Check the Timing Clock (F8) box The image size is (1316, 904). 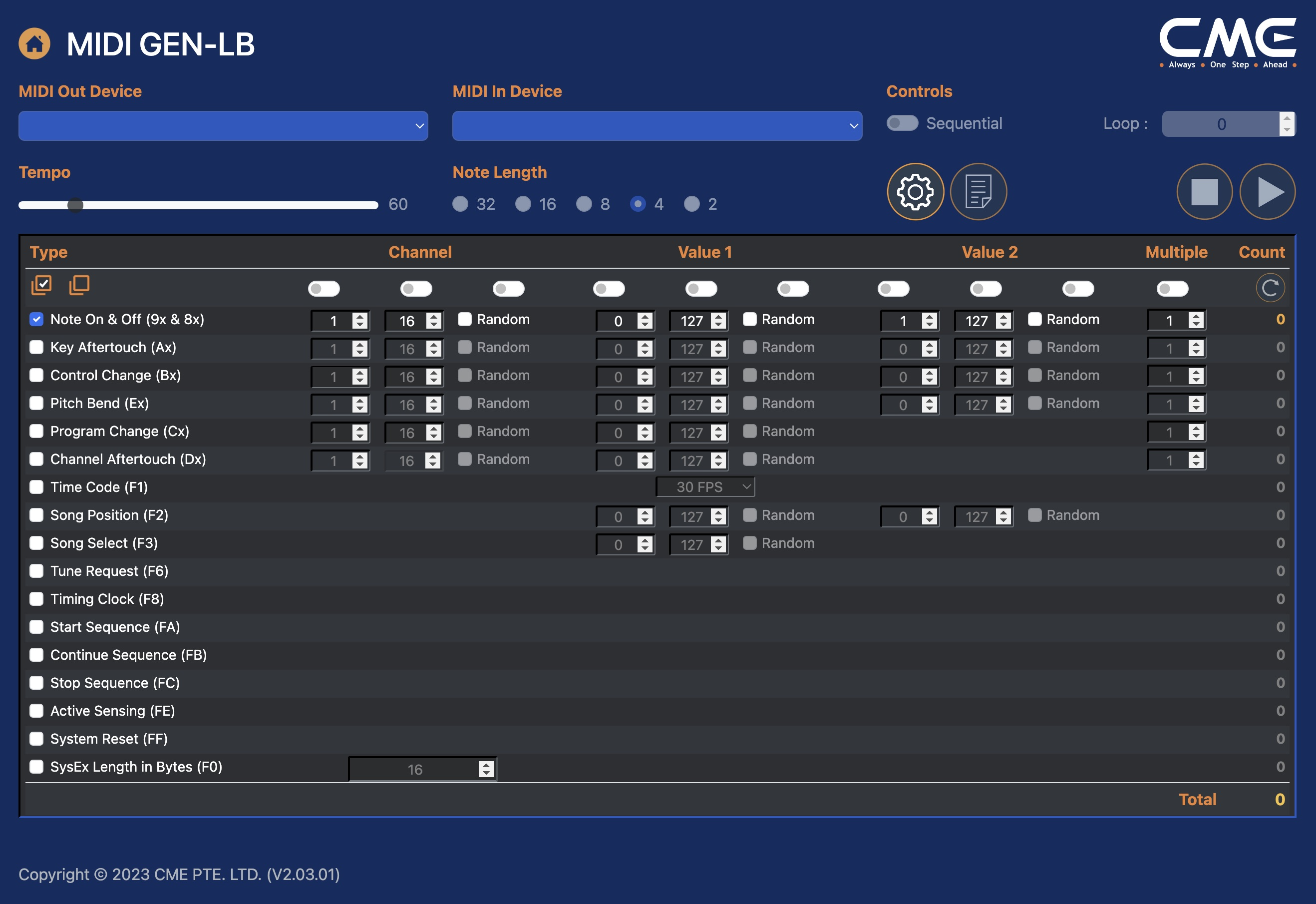[x=37, y=599]
